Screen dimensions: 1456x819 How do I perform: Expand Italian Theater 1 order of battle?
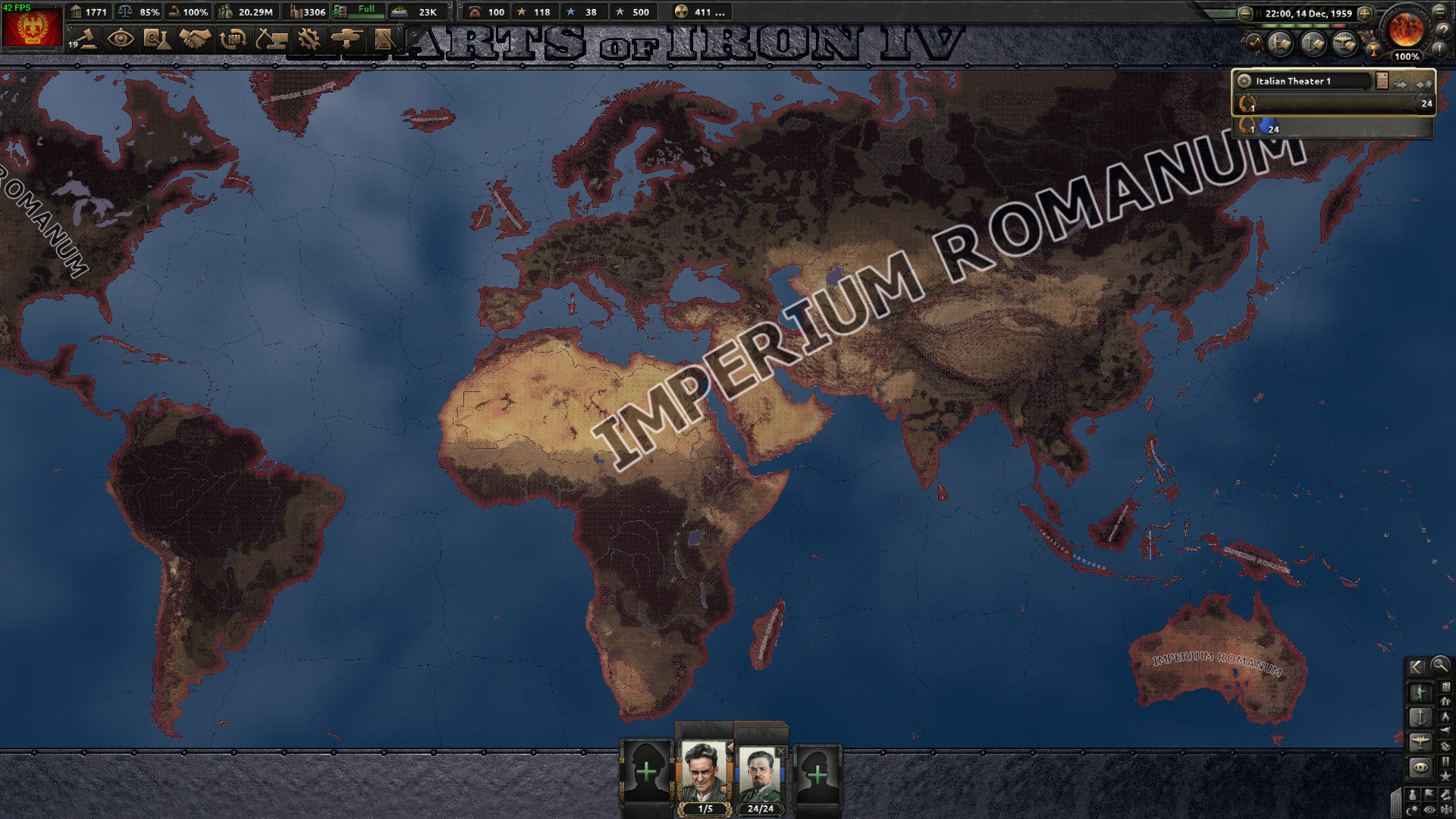click(1382, 81)
